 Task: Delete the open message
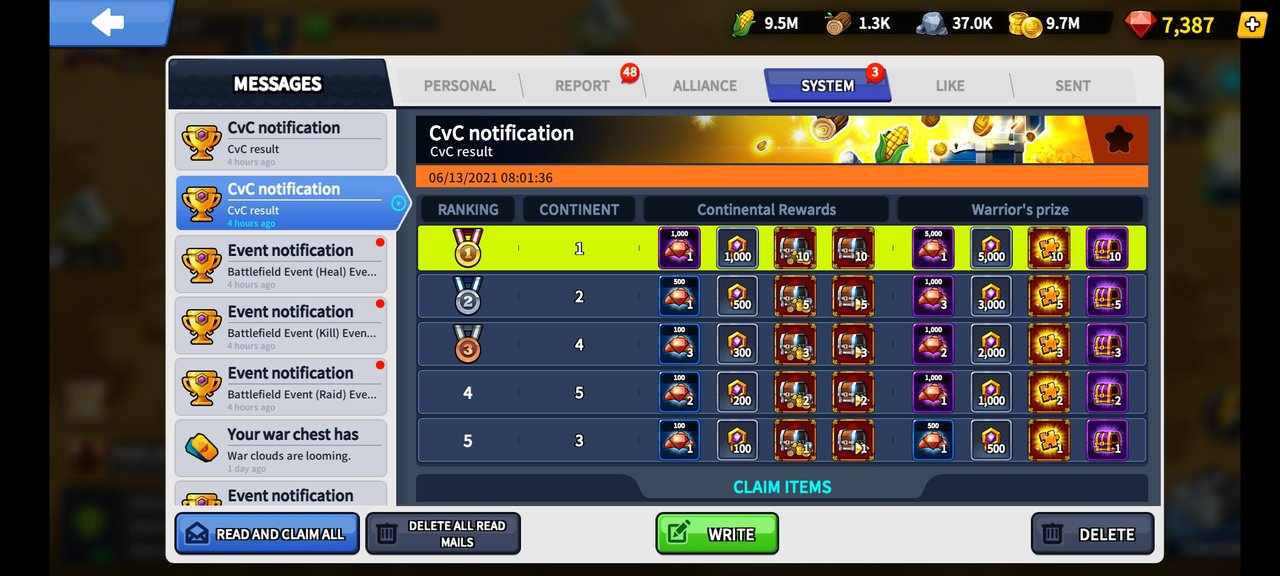click(1092, 534)
